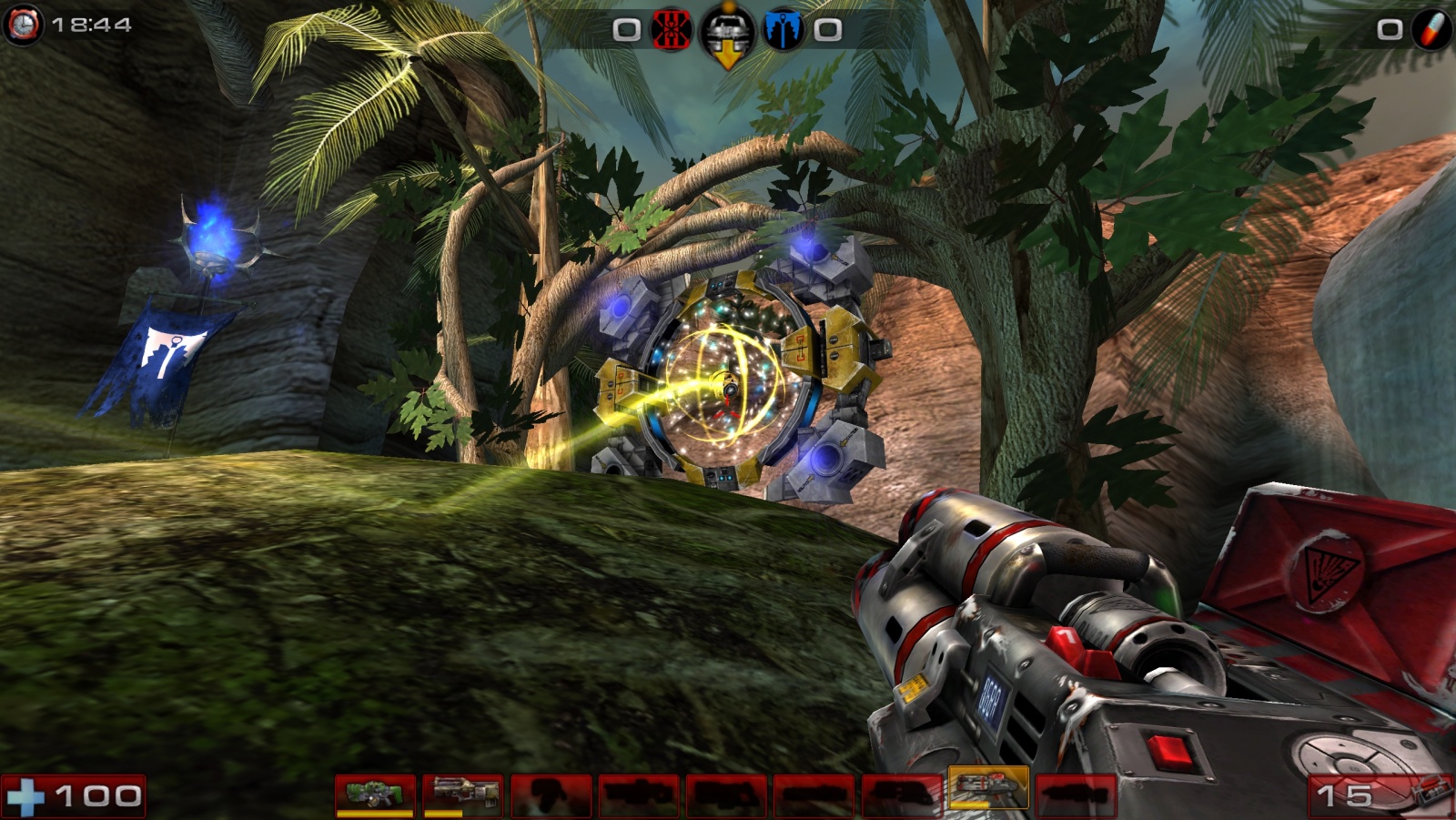Select the green bio rifle weapon slot
This screenshot has width=1456, height=820.
point(375,795)
